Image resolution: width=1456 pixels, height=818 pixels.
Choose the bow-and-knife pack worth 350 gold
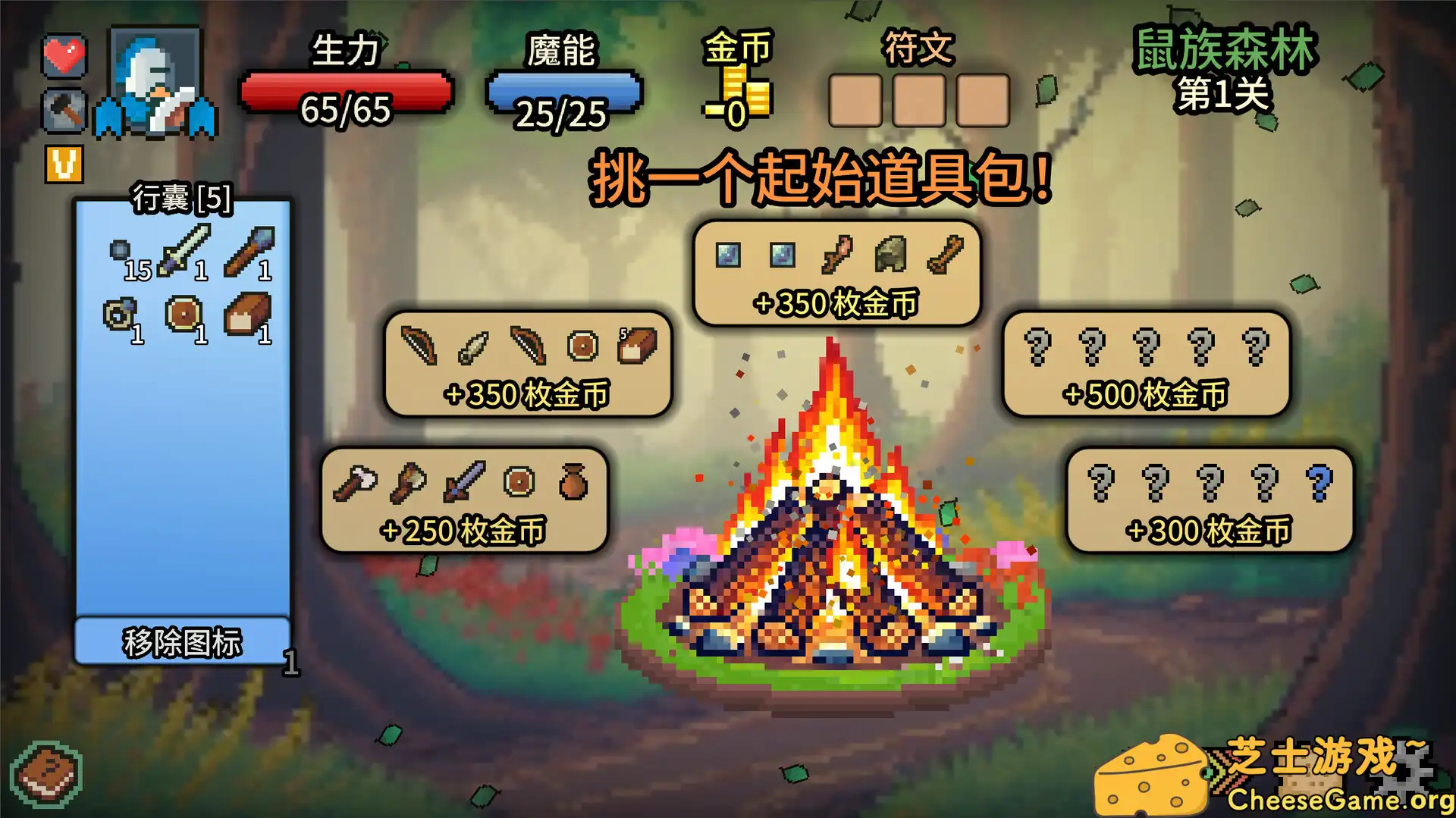527,364
